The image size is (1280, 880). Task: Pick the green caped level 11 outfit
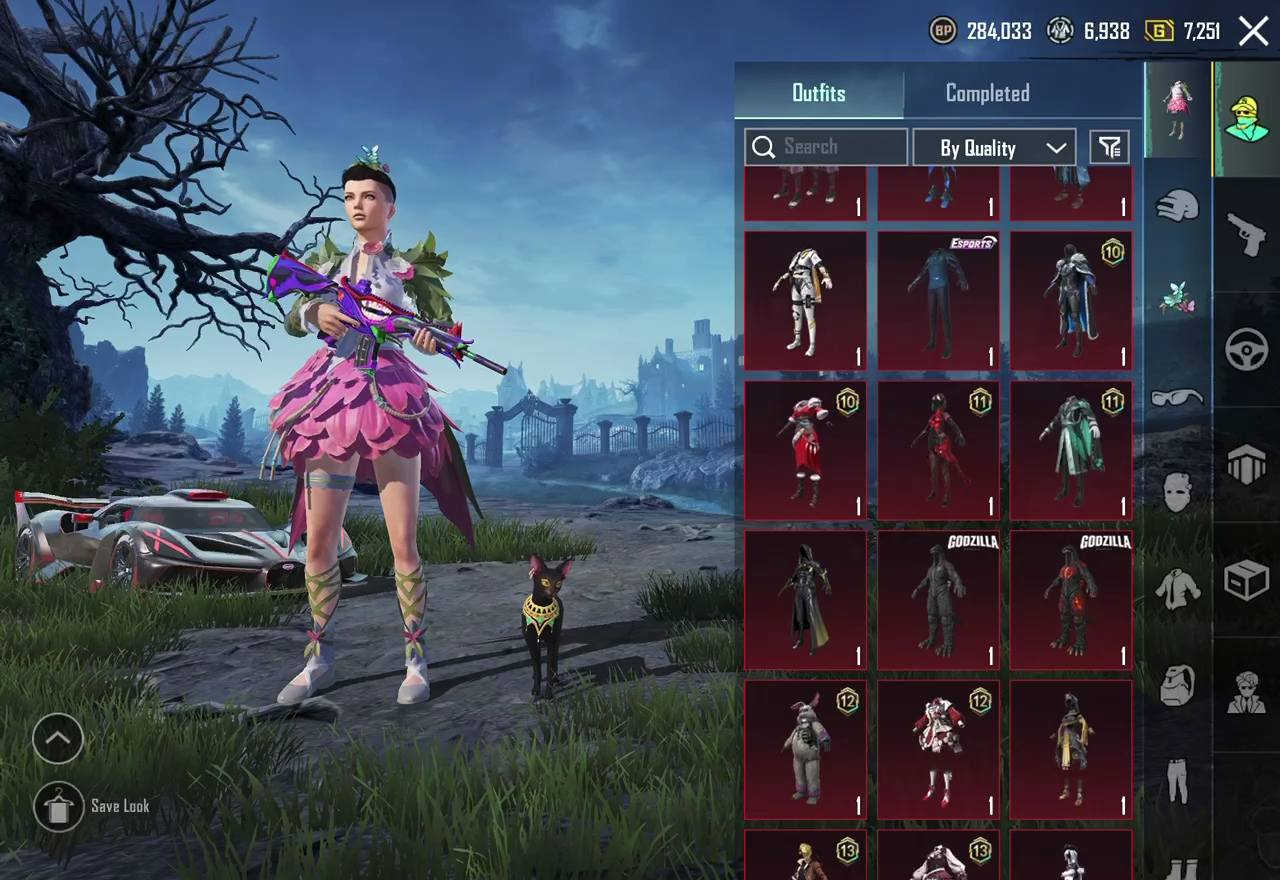[x=1071, y=450]
